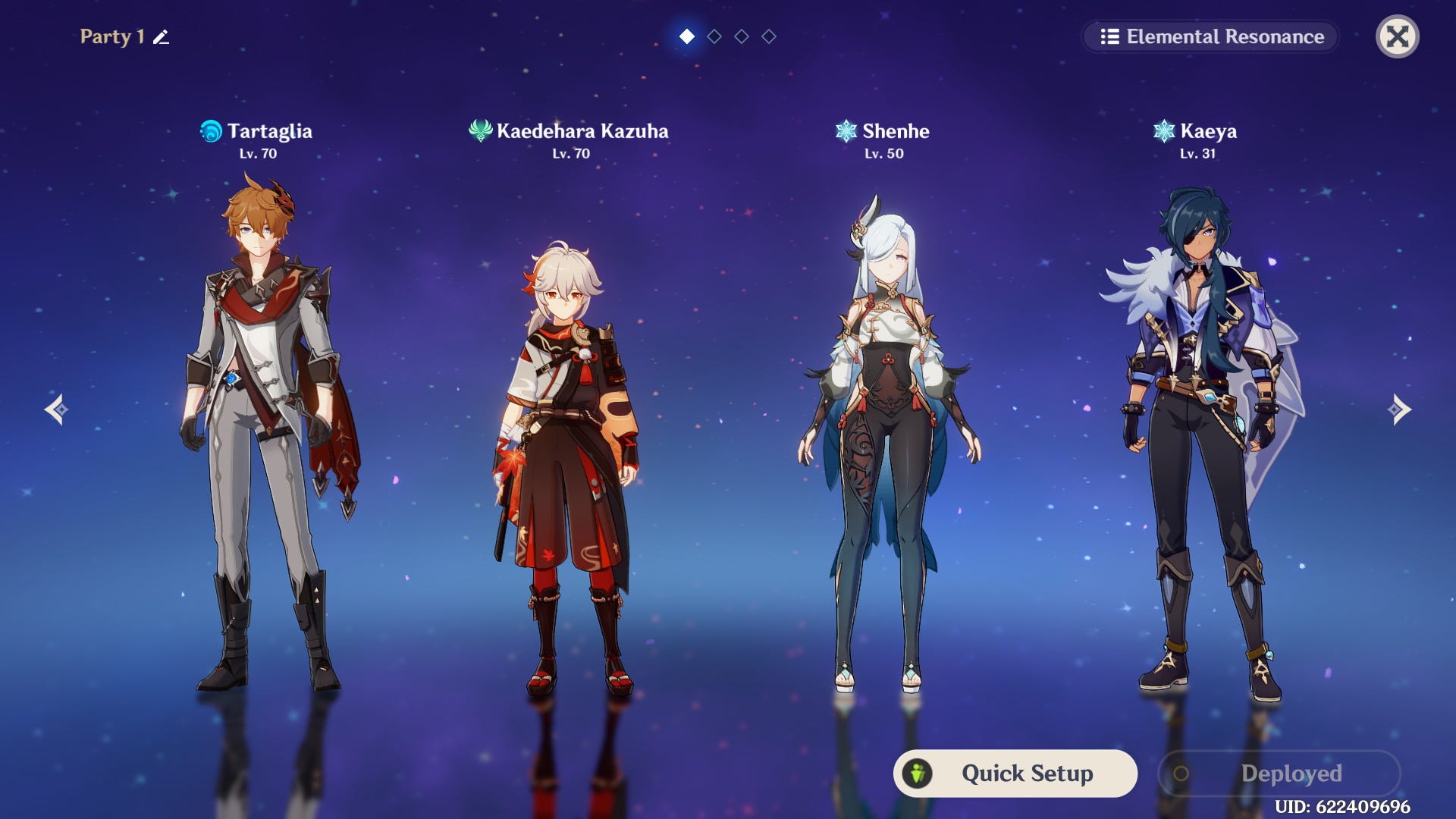The height and width of the screenshot is (819, 1456).
Task: Open the Elemental Resonance panel
Action: tap(1210, 36)
